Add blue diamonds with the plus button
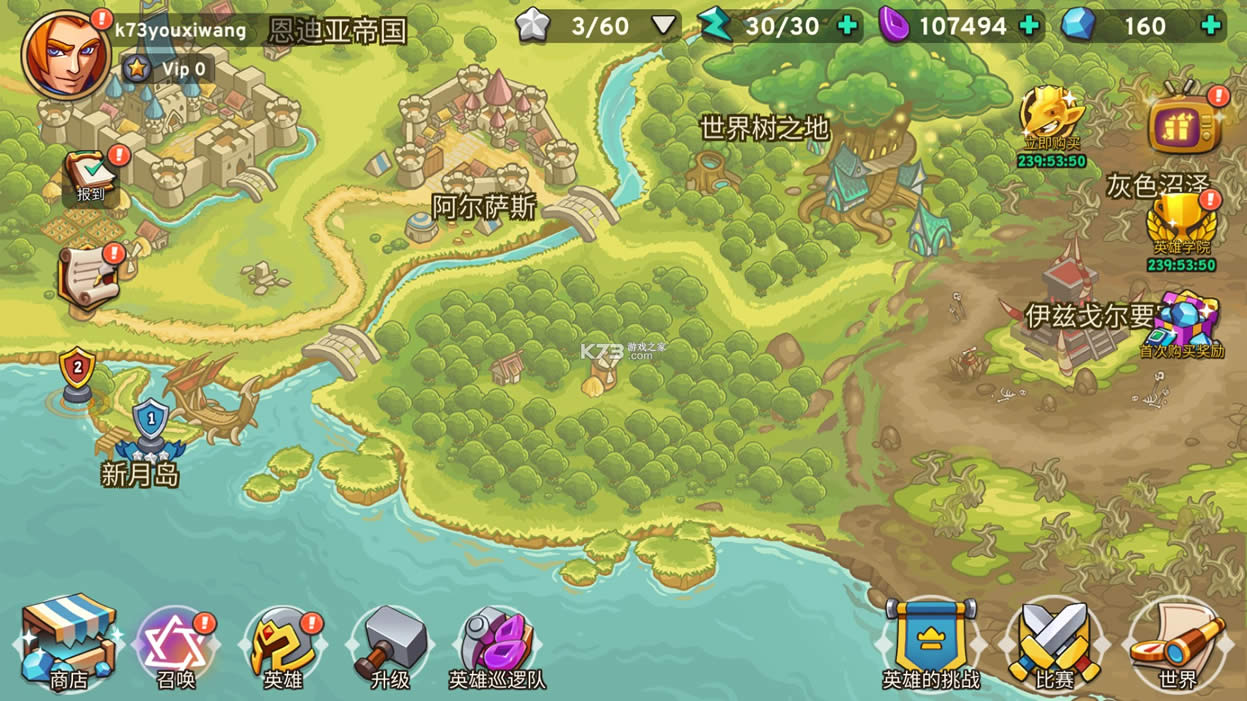Screen dimensions: 1247x701 tap(1211, 26)
